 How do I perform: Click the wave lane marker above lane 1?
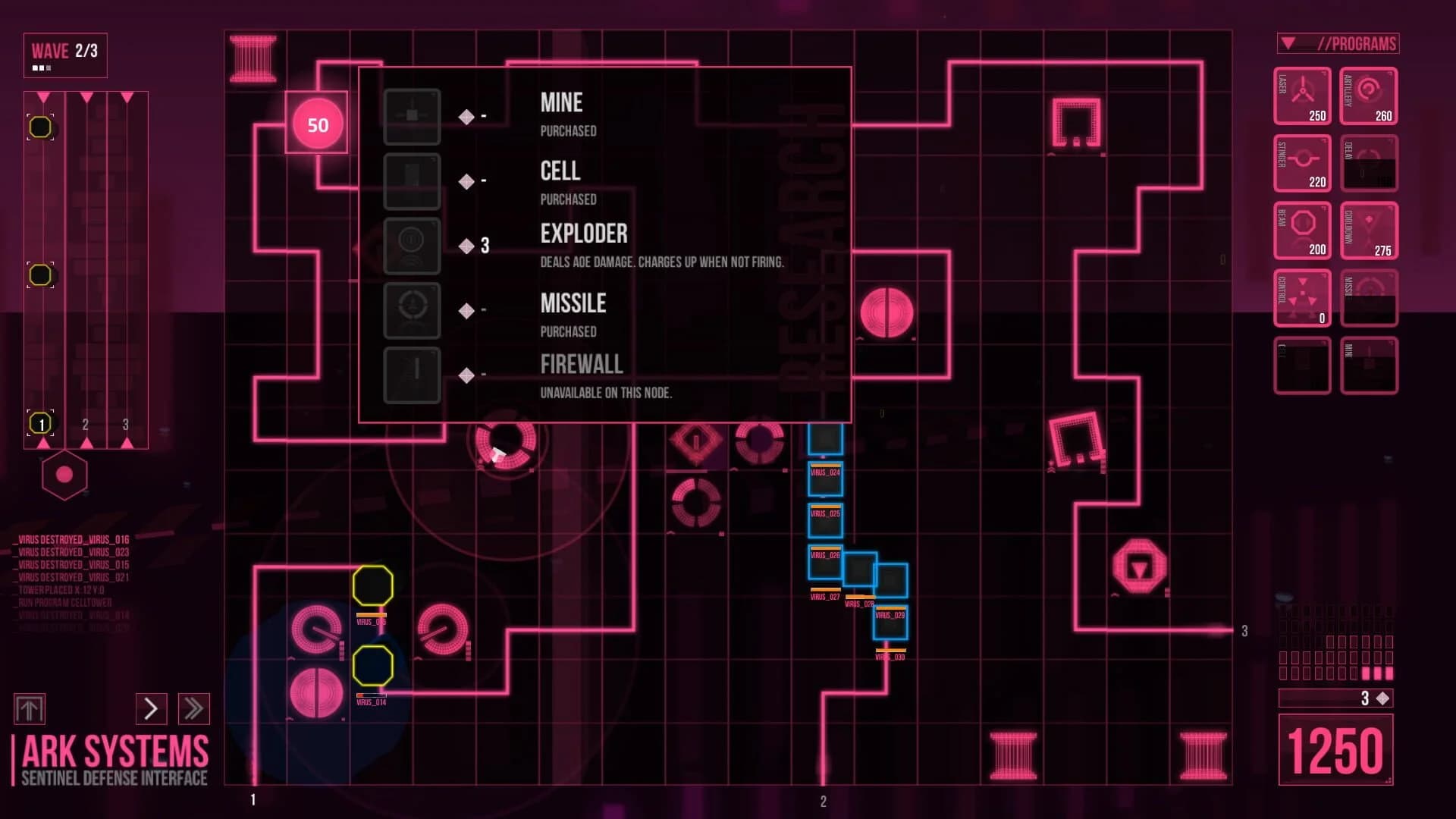42,98
